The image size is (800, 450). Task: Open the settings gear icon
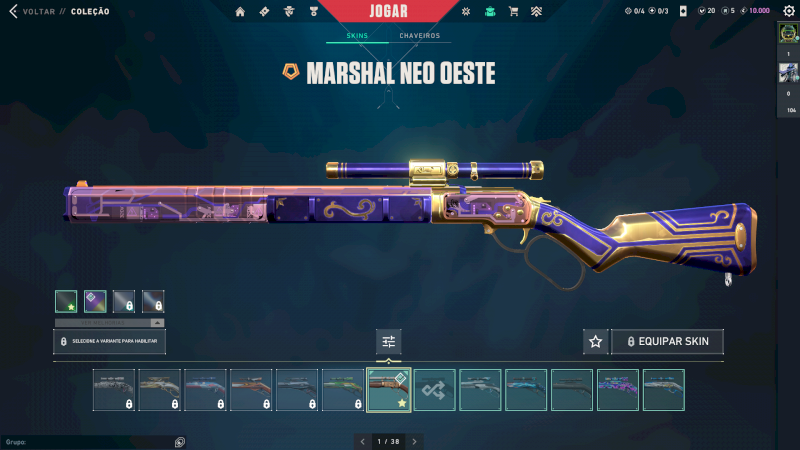pos(465,11)
